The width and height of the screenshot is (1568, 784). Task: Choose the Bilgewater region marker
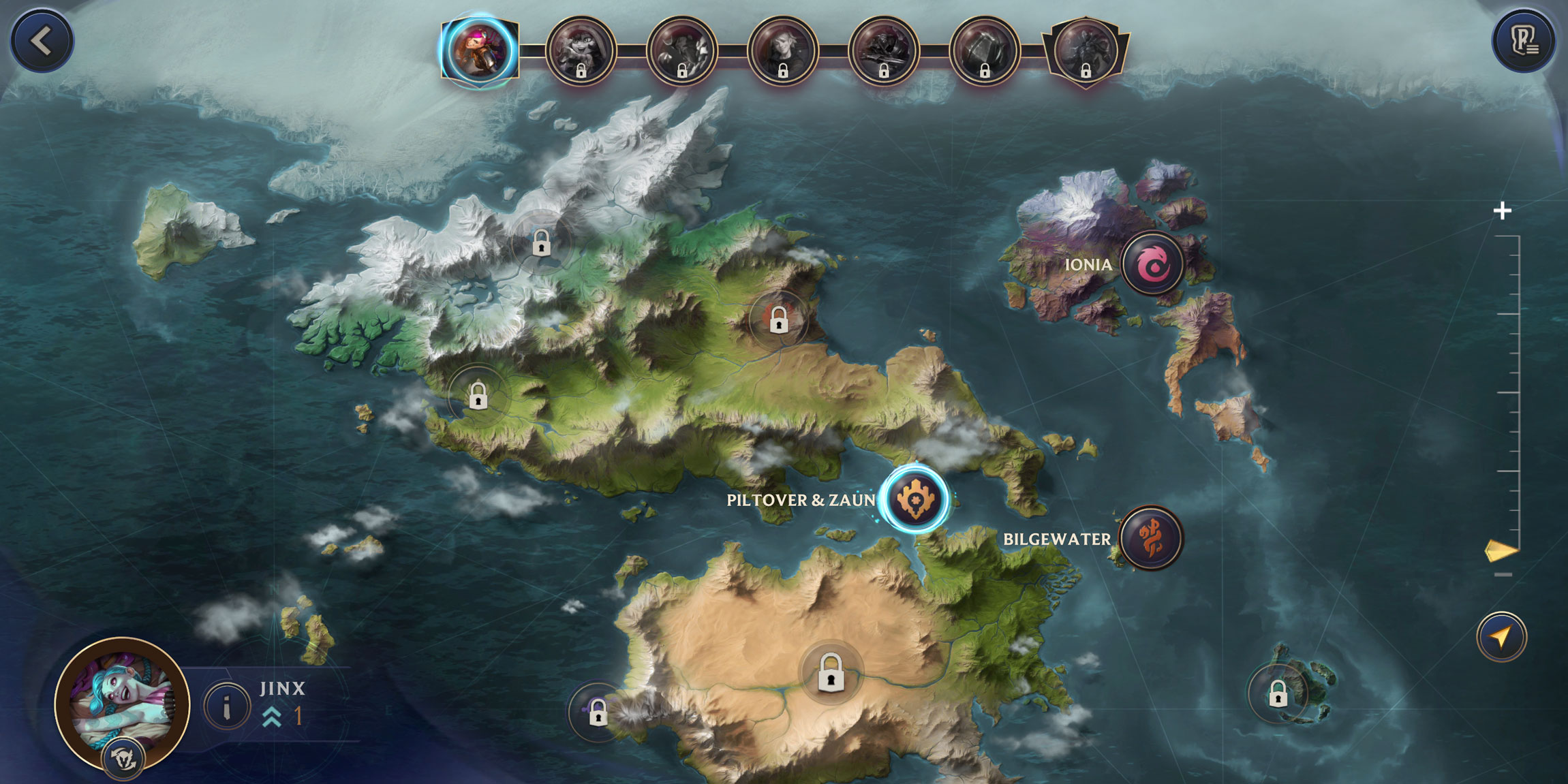1151,538
